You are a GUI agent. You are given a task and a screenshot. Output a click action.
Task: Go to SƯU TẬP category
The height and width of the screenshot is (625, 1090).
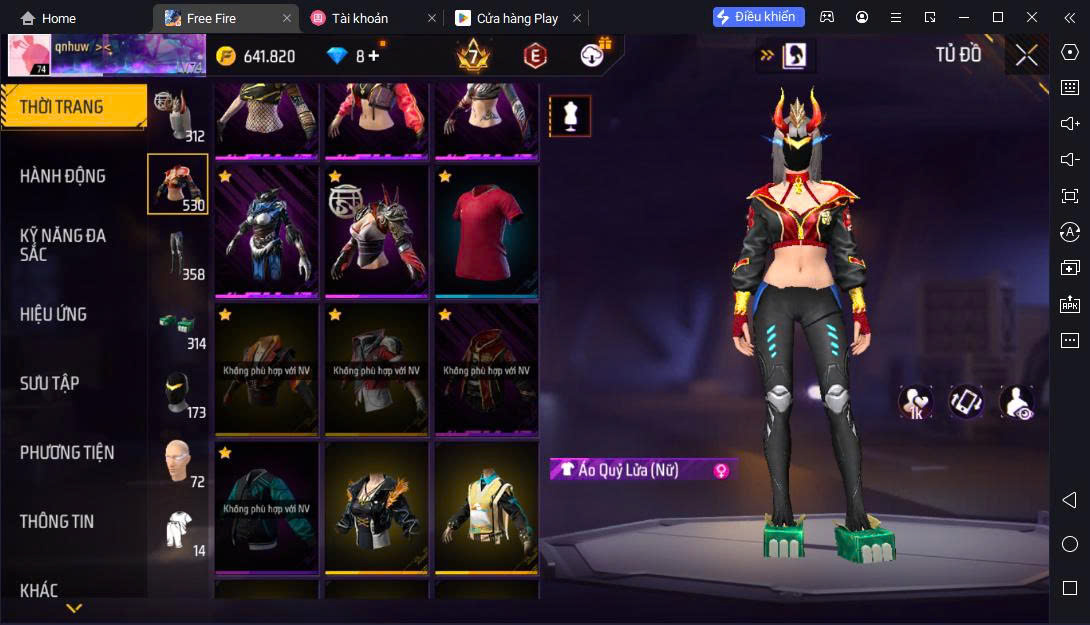click(50, 383)
